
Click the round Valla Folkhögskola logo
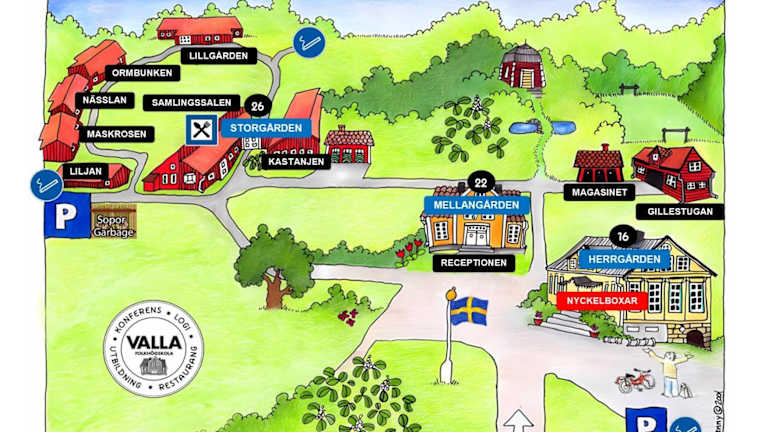click(x=153, y=348)
